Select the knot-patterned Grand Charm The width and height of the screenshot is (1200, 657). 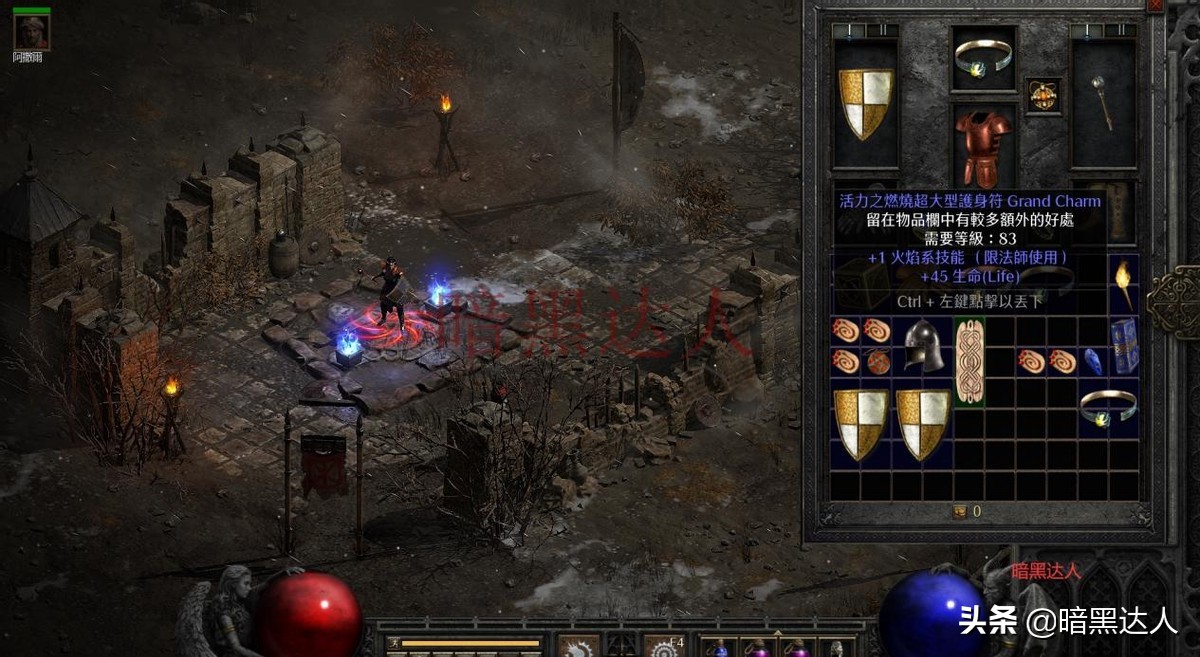click(969, 362)
